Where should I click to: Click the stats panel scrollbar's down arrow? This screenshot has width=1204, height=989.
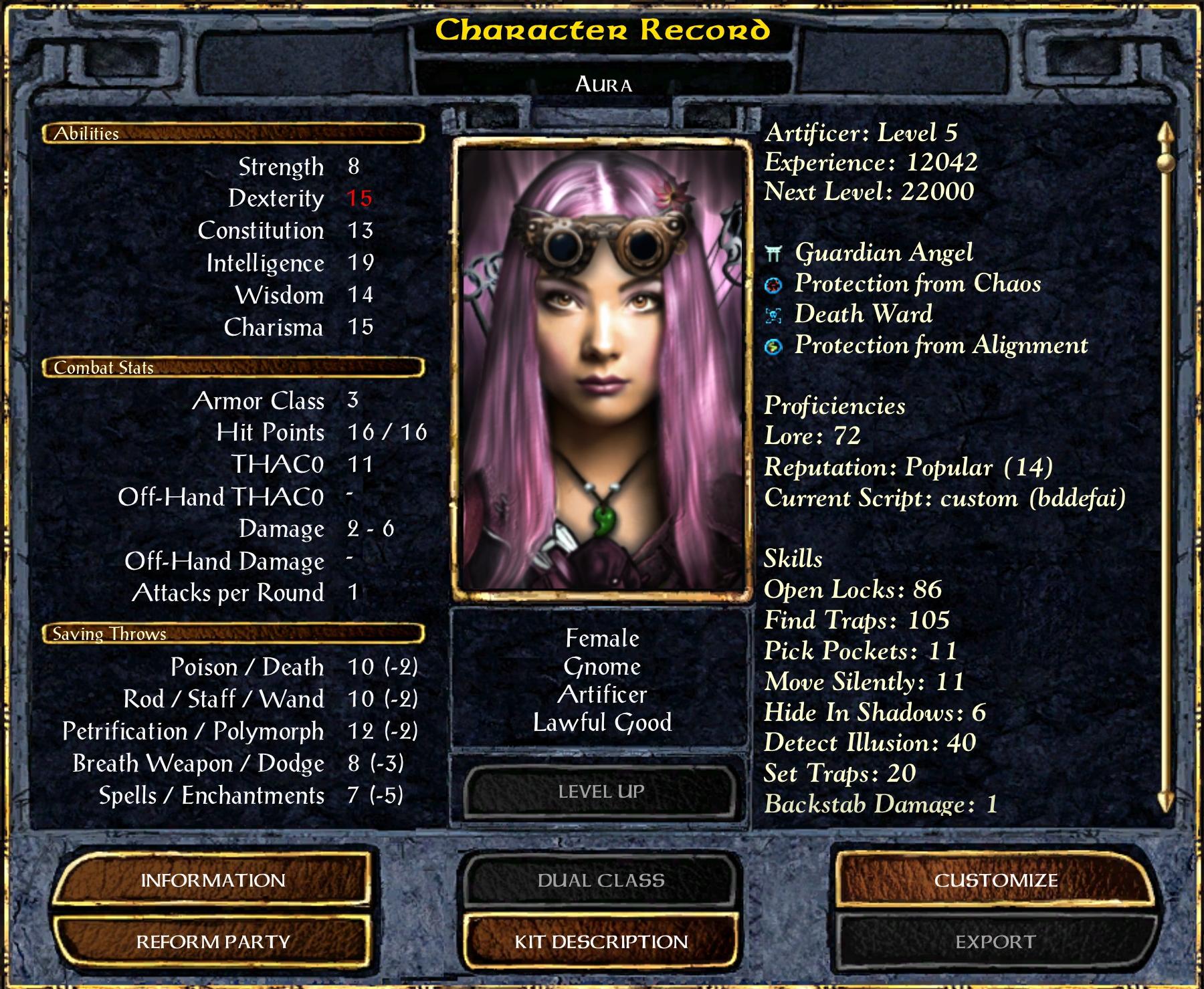(1166, 801)
